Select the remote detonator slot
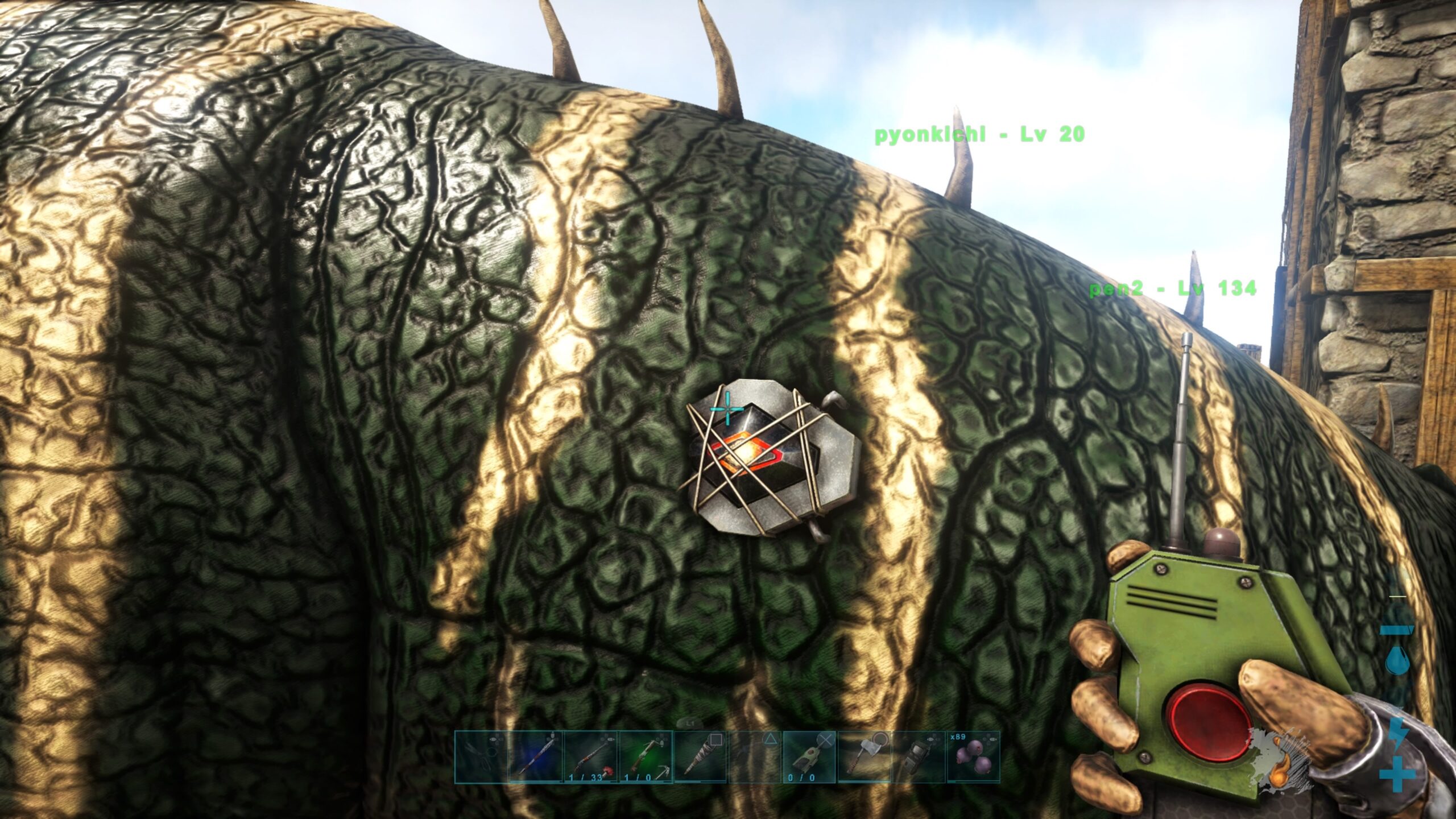1456x819 pixels. click(809, 758)
